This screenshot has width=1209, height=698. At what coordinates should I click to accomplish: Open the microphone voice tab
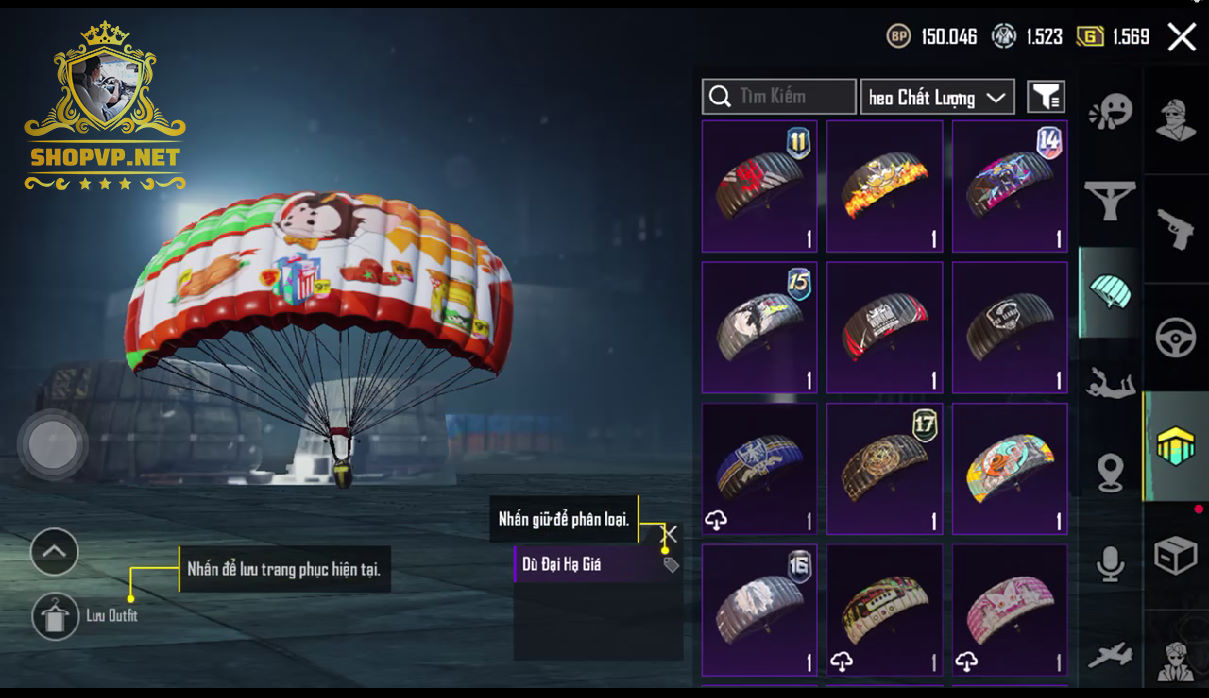(1110, 564)
